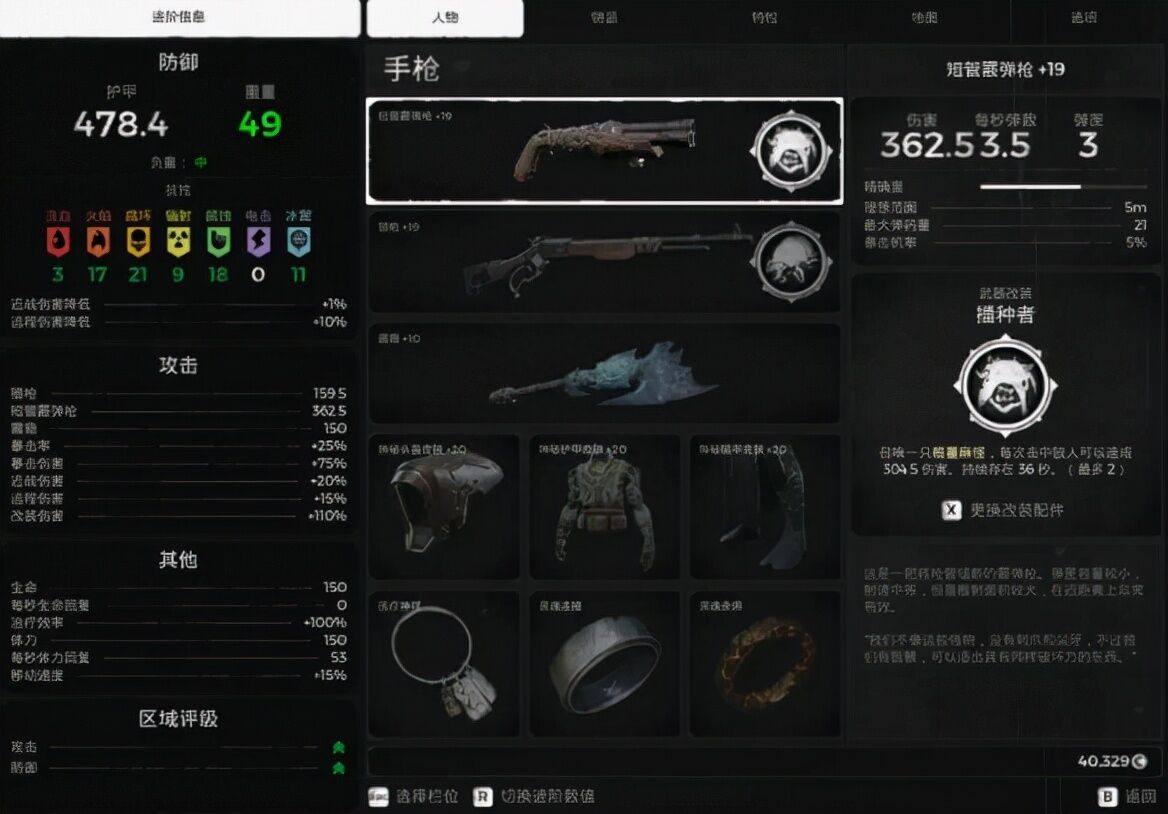Viewport: 1168px width, 814px height.
Task: Choose the dog tag amulet slot
Action: [444, 664]
